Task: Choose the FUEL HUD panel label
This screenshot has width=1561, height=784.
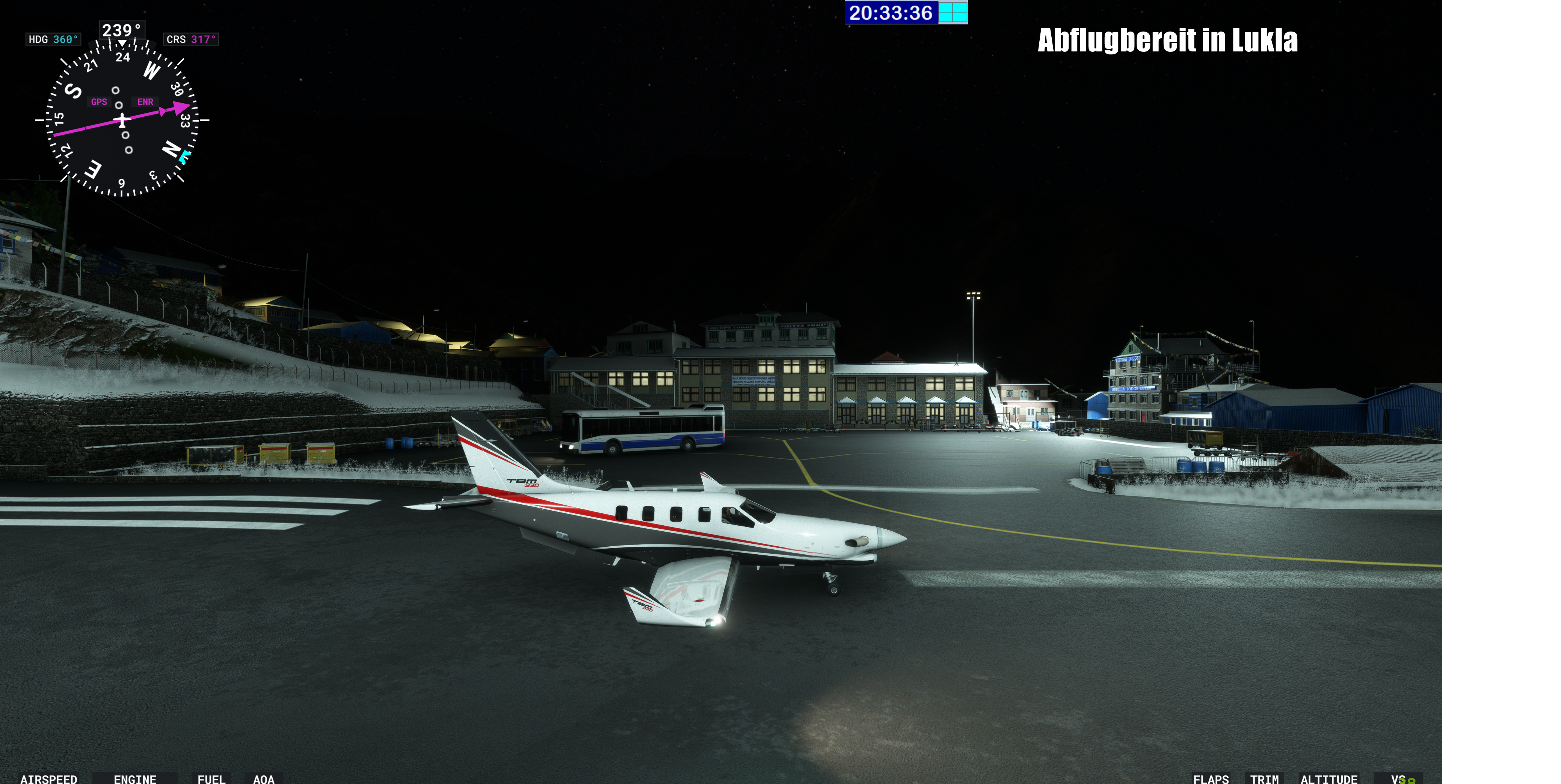Action: (x=211, y=778)
